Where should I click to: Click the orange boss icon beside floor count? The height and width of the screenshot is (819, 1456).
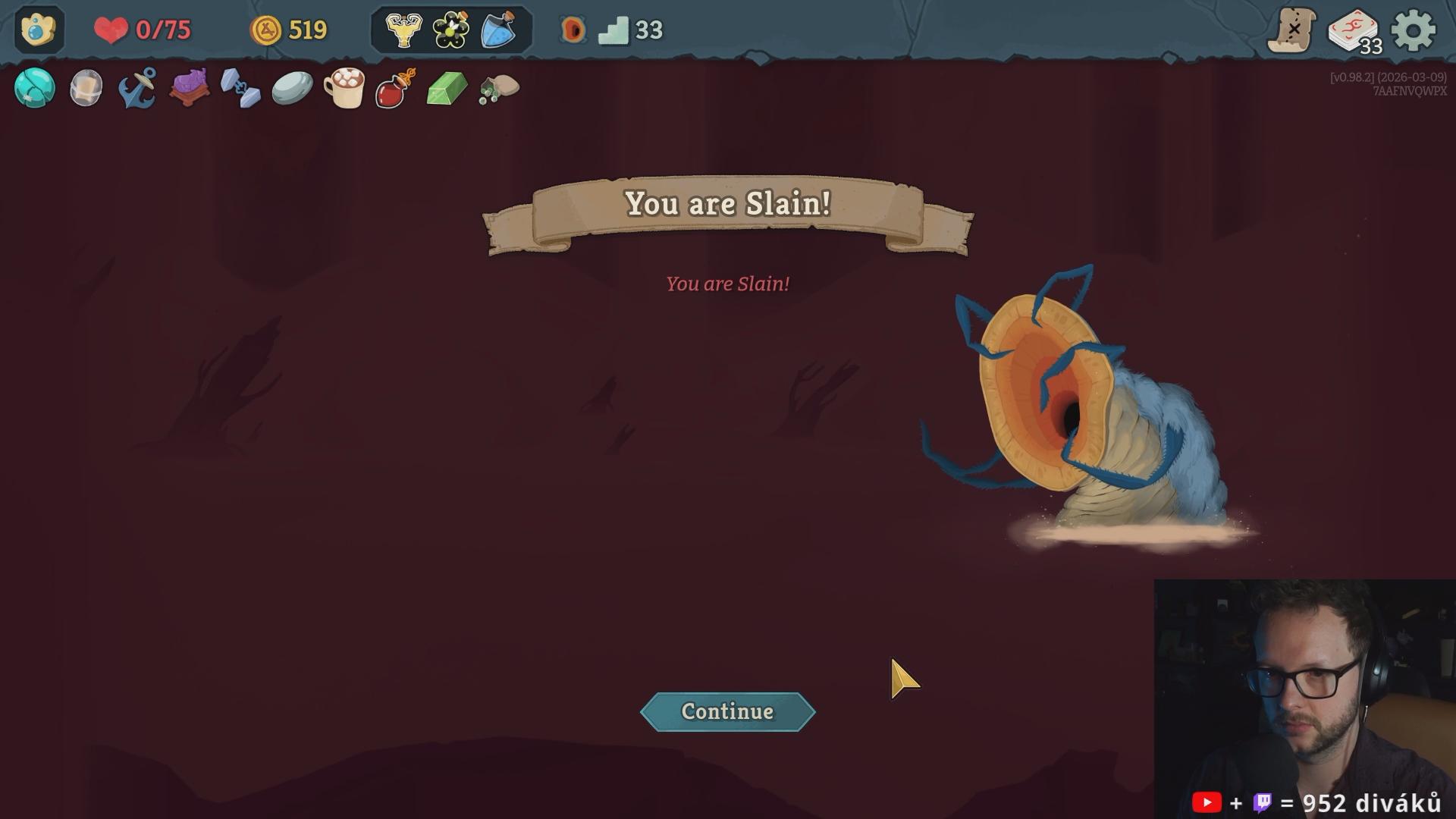click(x=573, y=30)
